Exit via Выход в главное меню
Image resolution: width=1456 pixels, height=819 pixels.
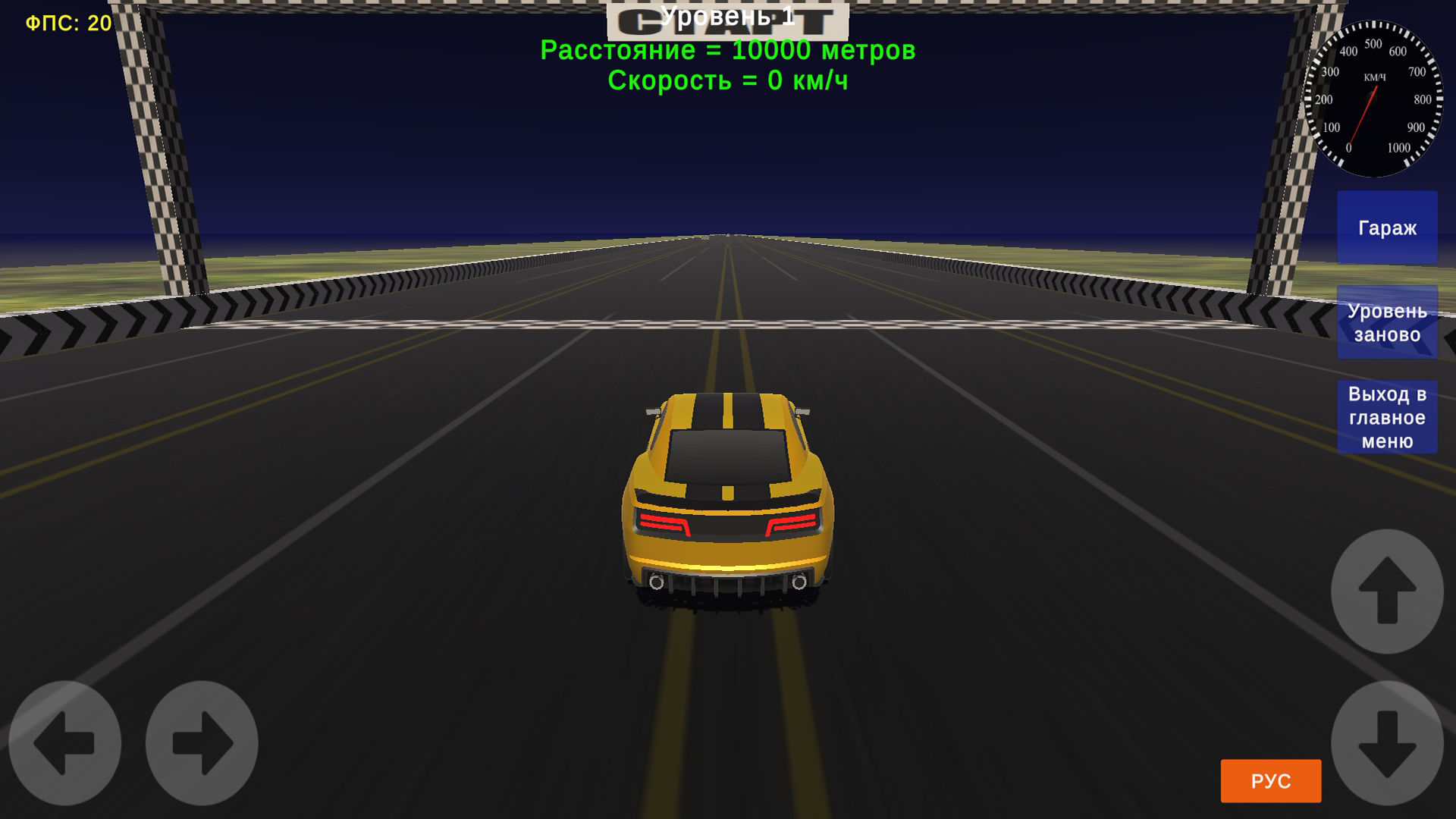click(x=1387, y=416)
